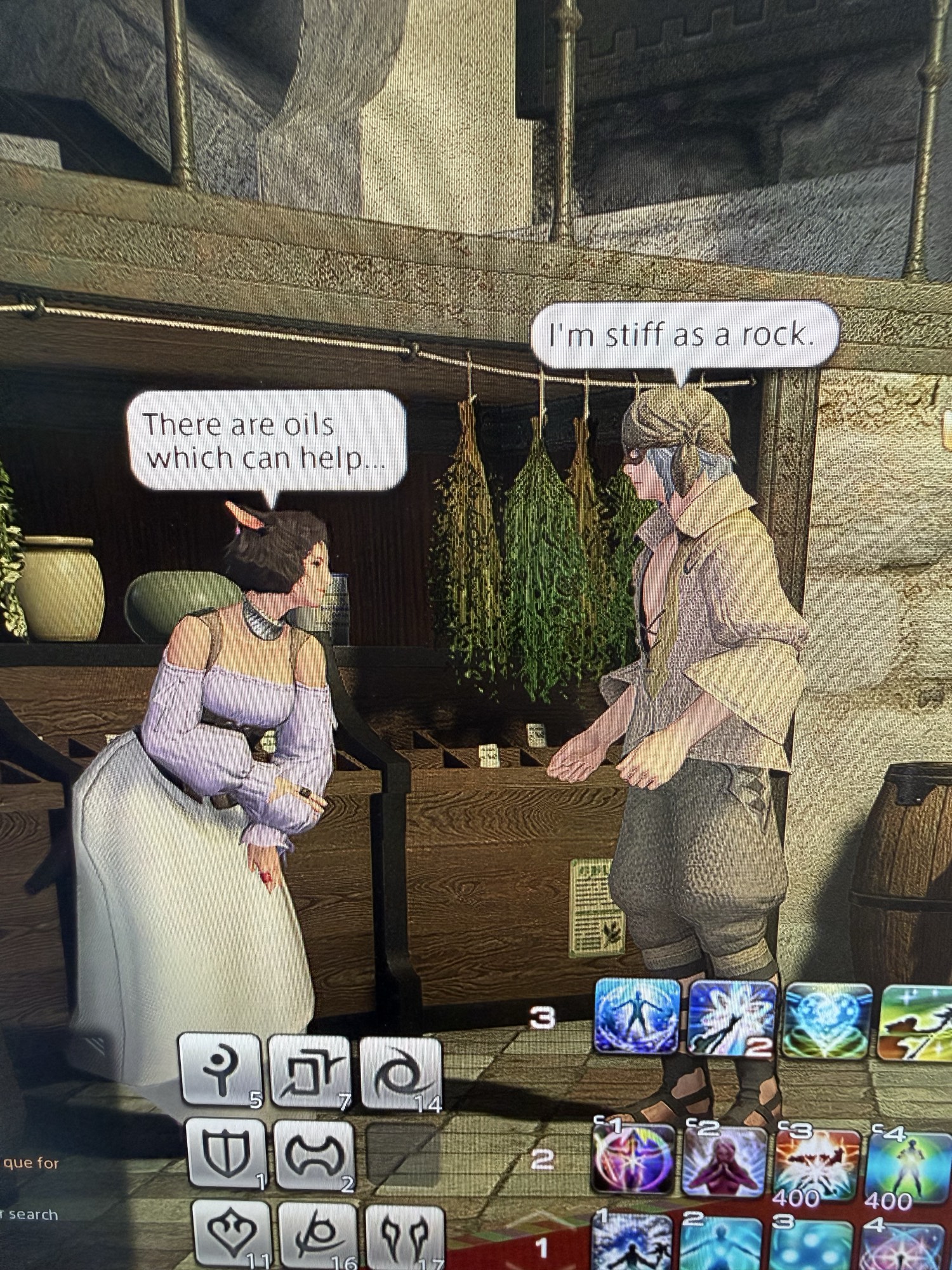
Task: Use the purple starburst circle ability
Action: click(x=633, y=1158)
